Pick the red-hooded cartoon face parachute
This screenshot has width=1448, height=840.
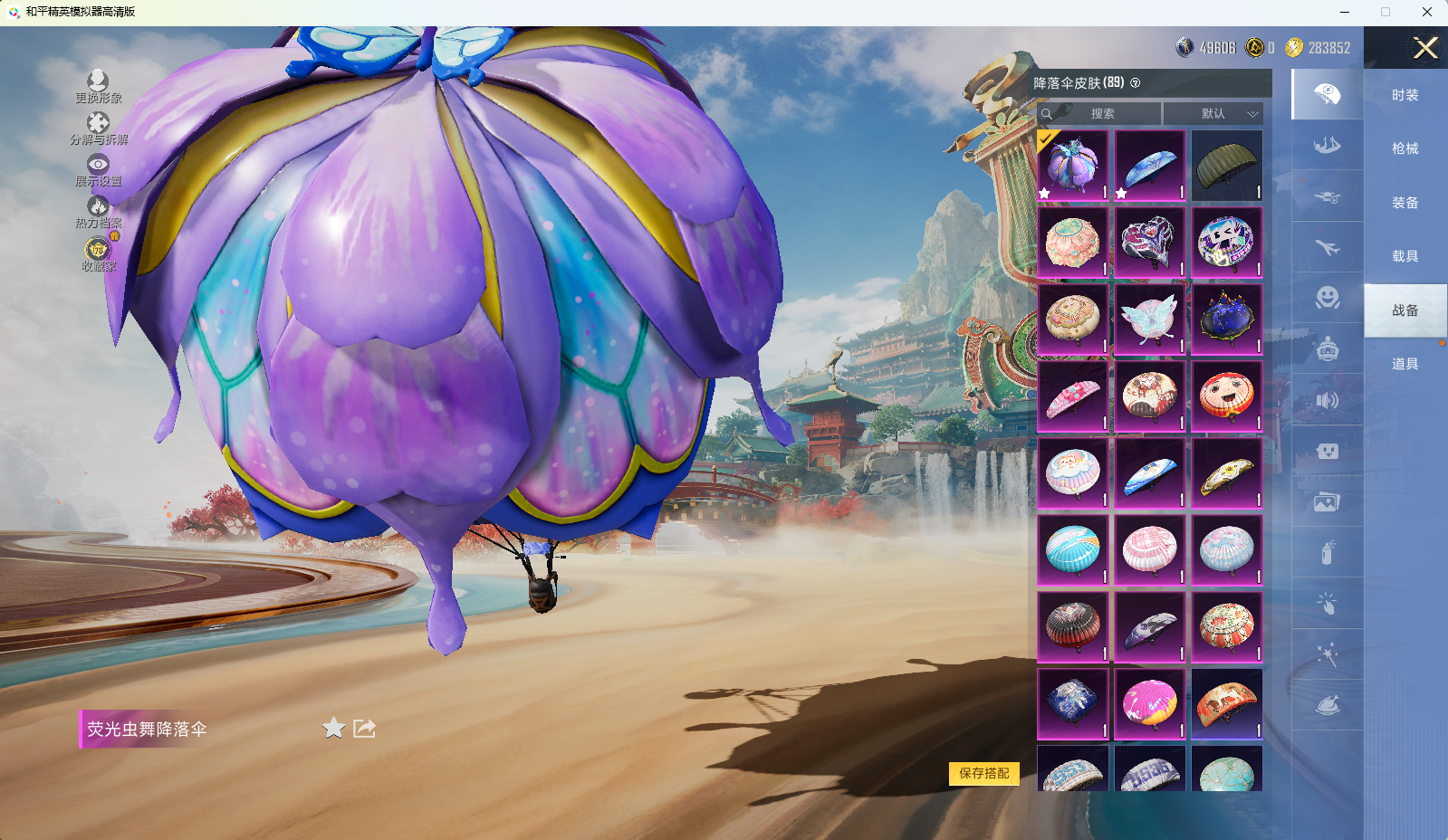pyautogui.click(x=1226, y=396)
